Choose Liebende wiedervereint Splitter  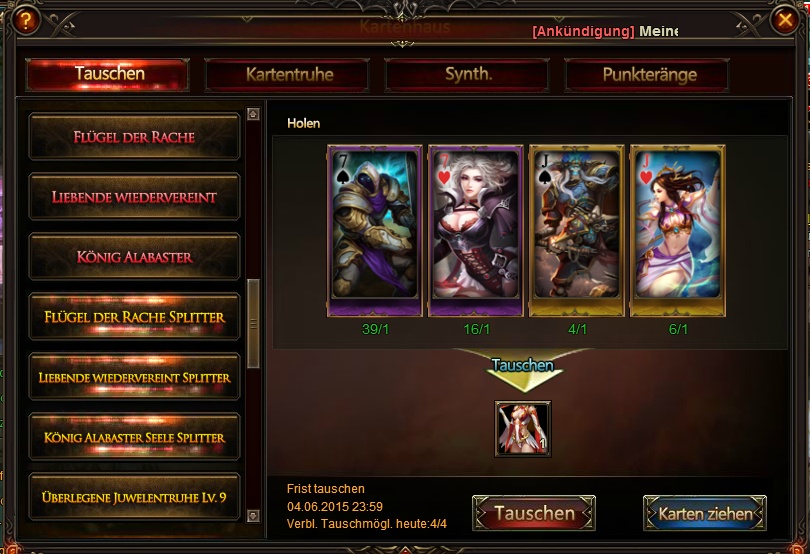click(x=134, y=378)
